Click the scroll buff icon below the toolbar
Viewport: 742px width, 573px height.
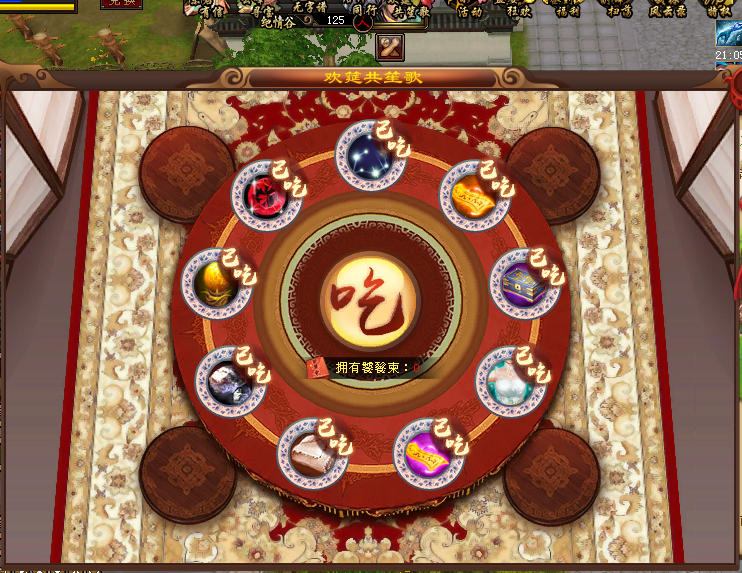(x=390, y=47)
